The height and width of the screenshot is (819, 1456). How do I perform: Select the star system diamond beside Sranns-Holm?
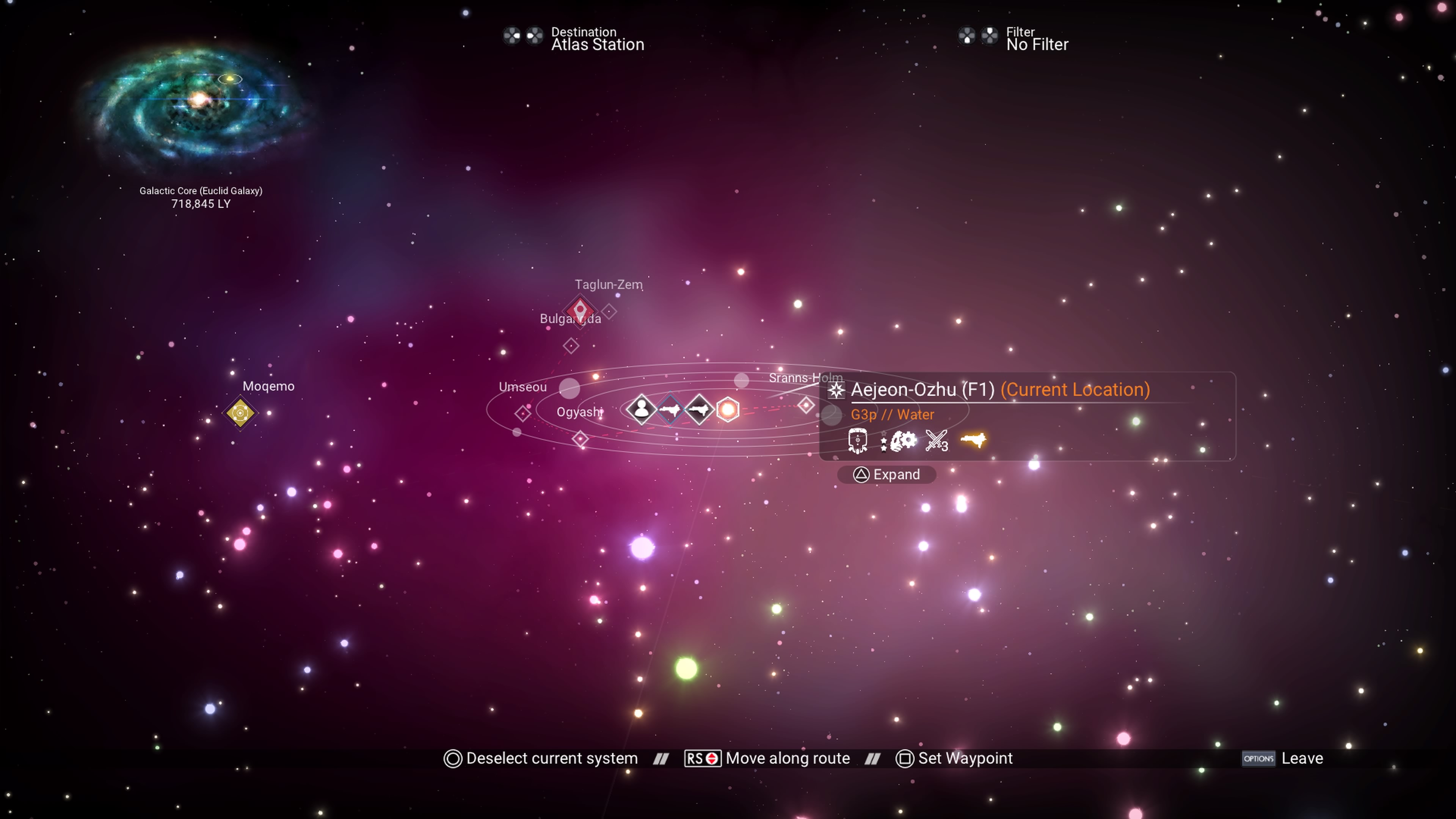coord(806,405)
